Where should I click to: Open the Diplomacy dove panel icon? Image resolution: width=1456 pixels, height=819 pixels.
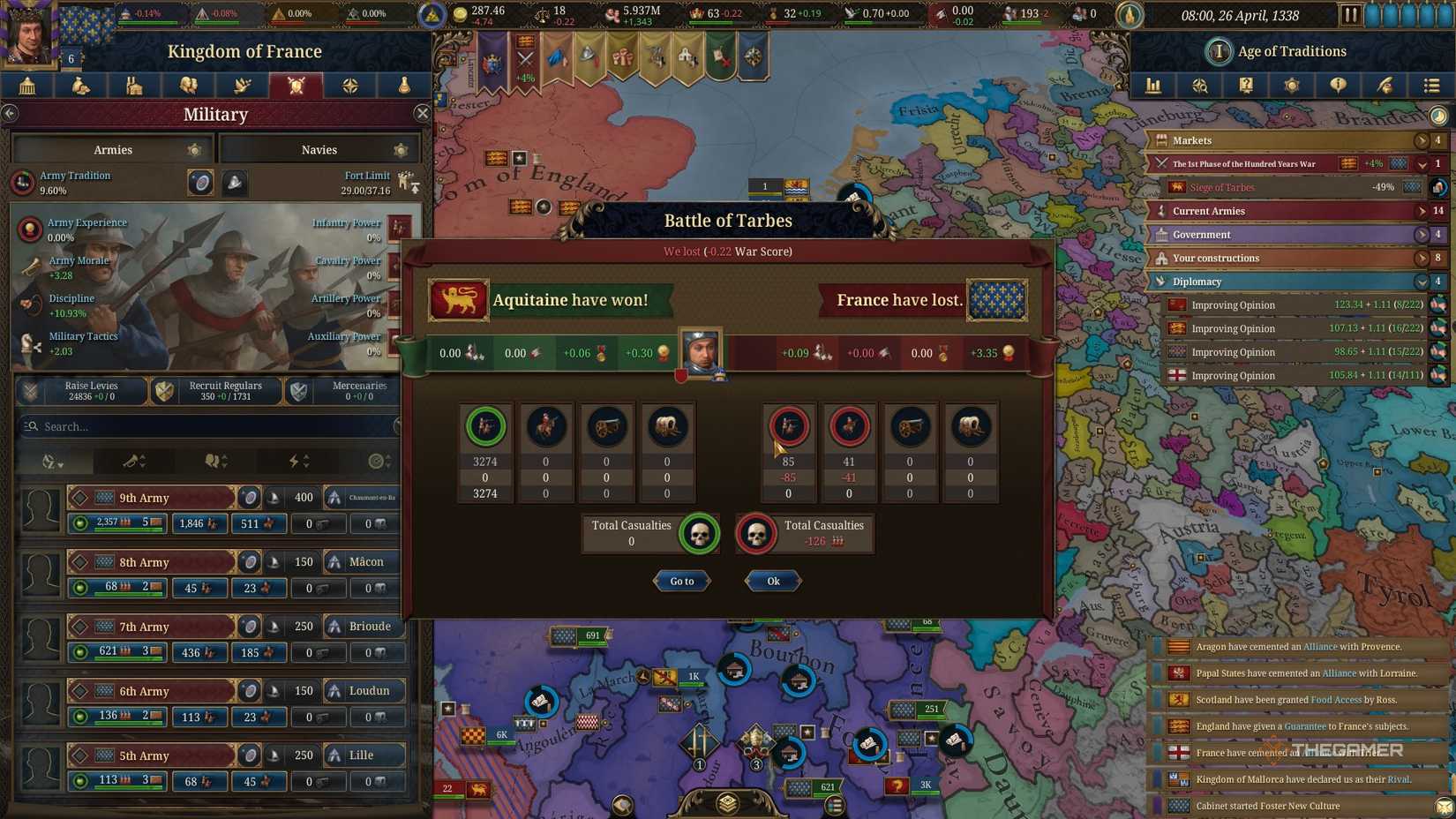pos(243,86)
